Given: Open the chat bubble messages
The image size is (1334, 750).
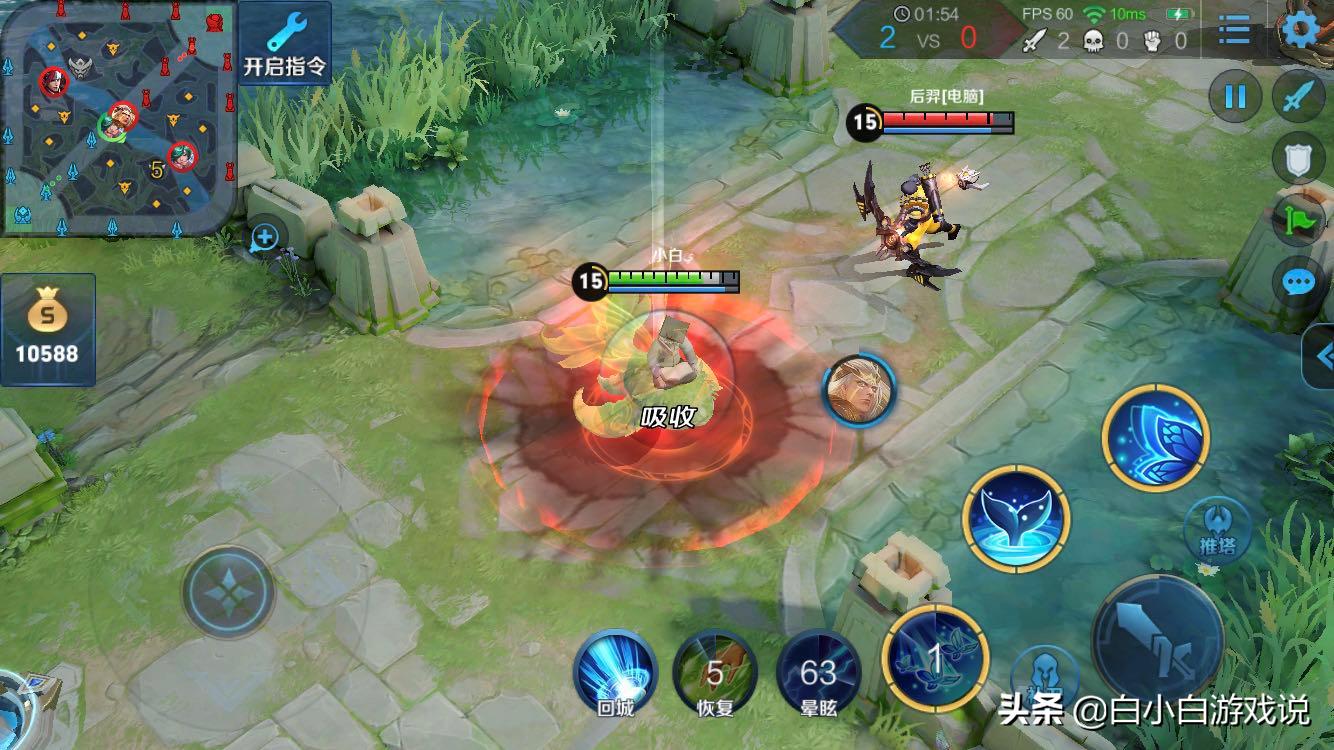Looking at the screenshot, I should 1298,282.
